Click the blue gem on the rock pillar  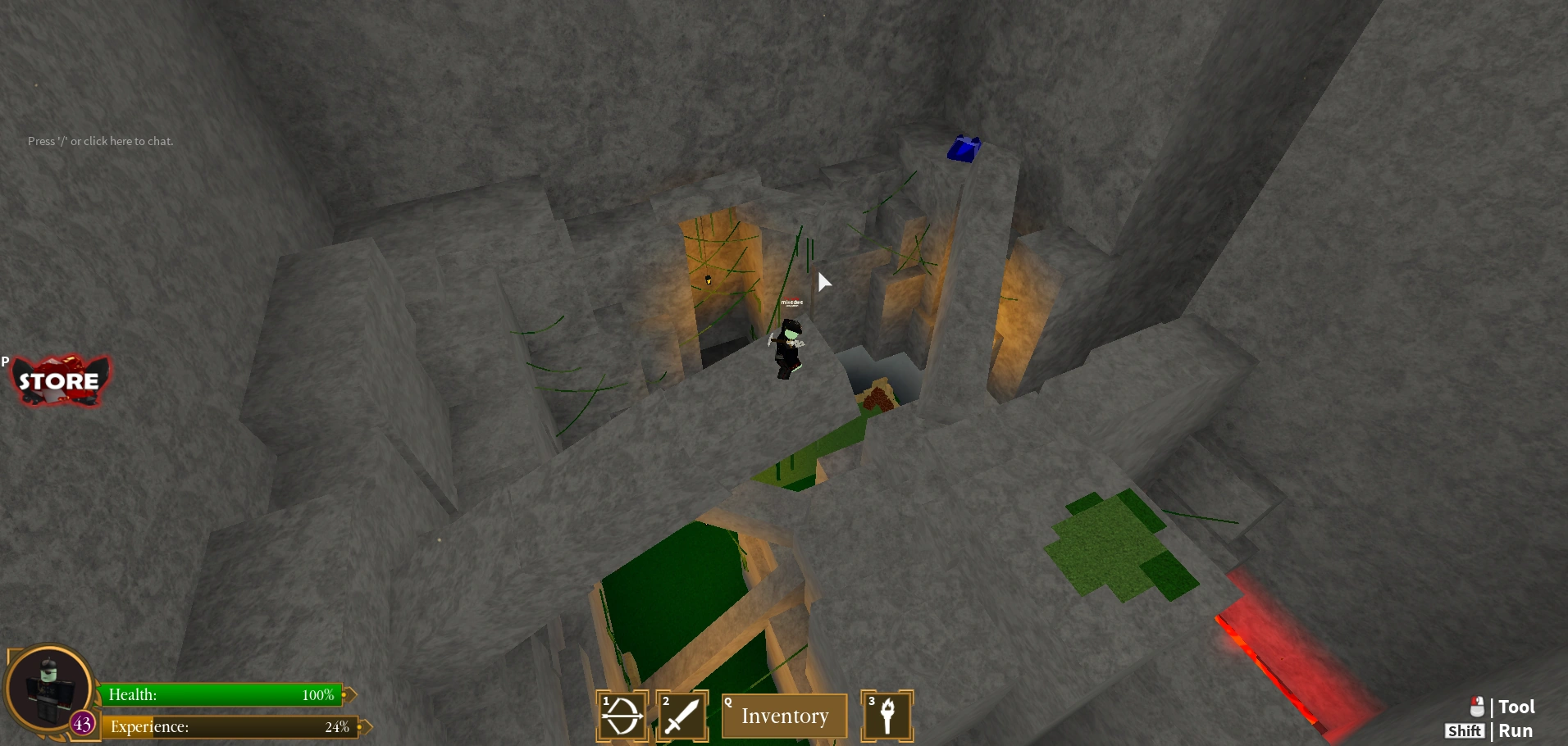point(964,148)
